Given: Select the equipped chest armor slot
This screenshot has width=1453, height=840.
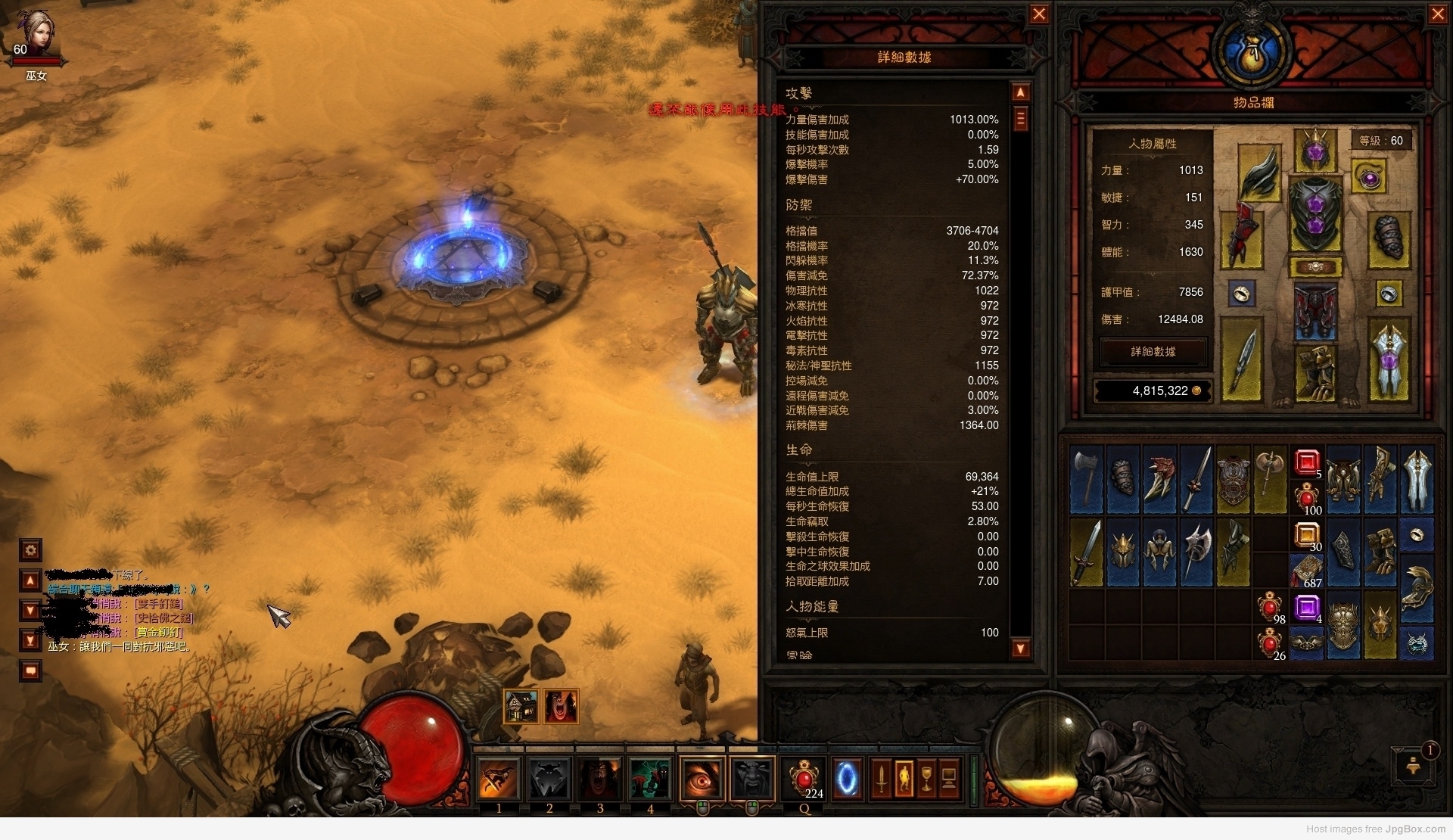Looking at the screenshot, I should [1315, 214].
